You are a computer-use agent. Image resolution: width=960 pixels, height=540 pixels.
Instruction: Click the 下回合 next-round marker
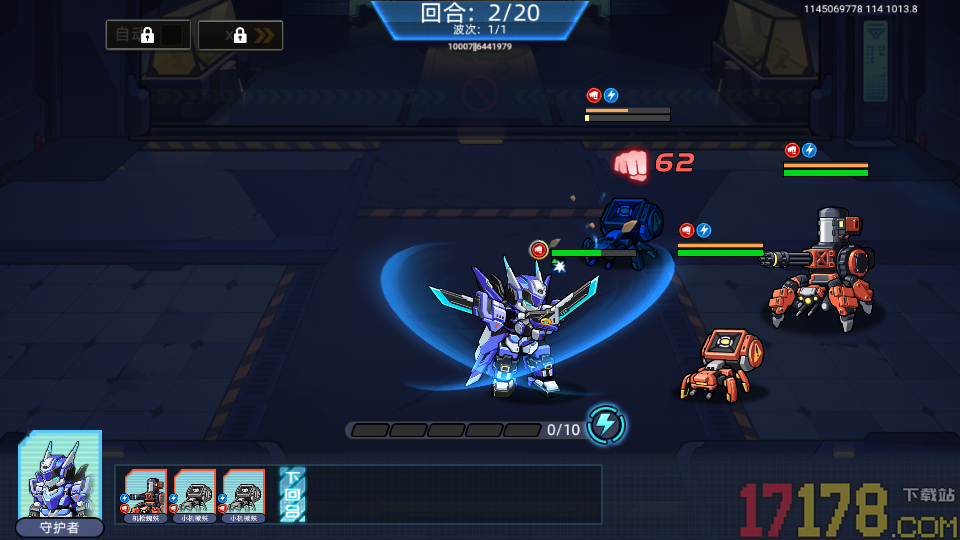[292, 495]
